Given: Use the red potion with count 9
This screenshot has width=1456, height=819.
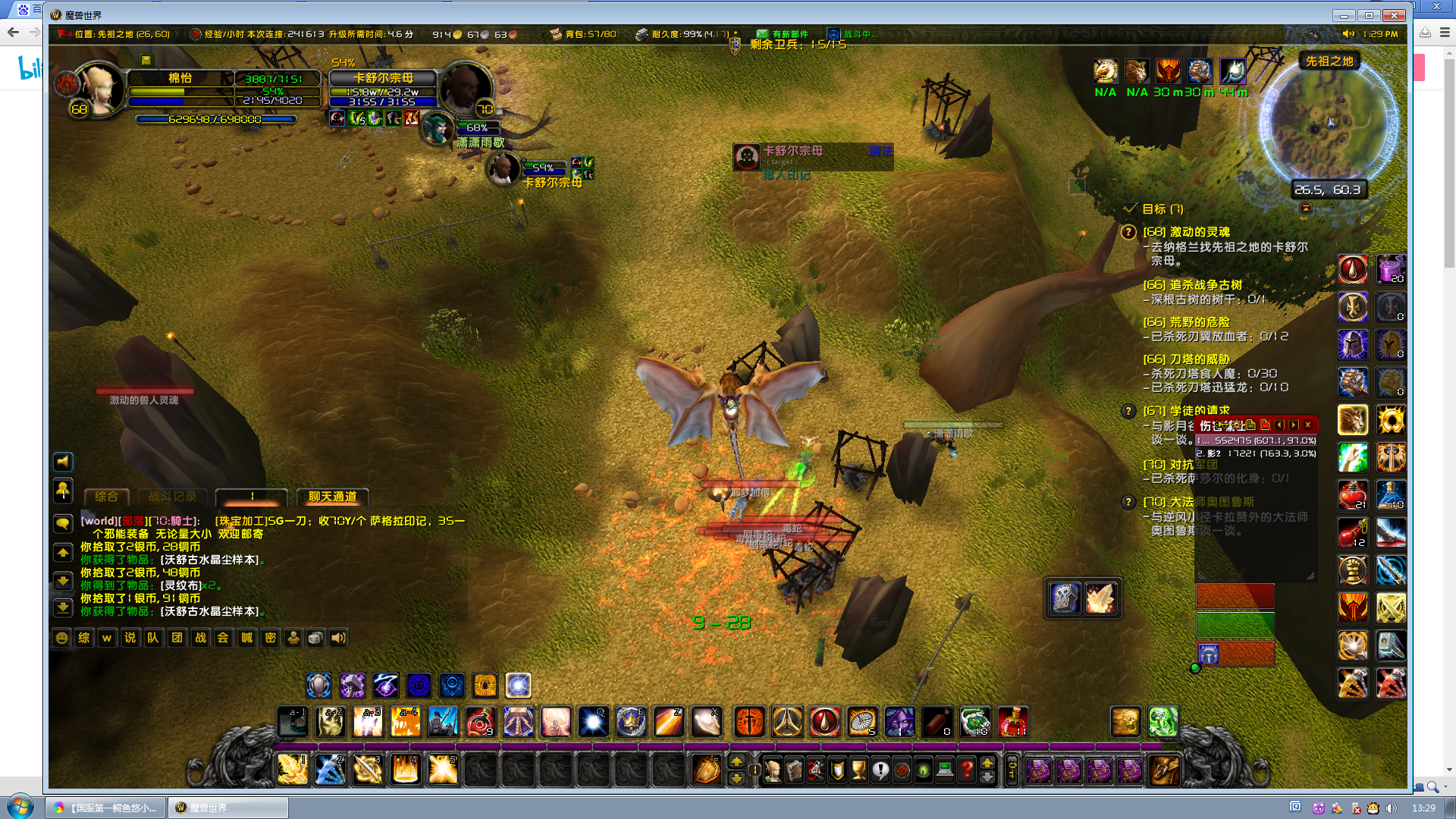Looking at the screenshot, I should point(480,722).
